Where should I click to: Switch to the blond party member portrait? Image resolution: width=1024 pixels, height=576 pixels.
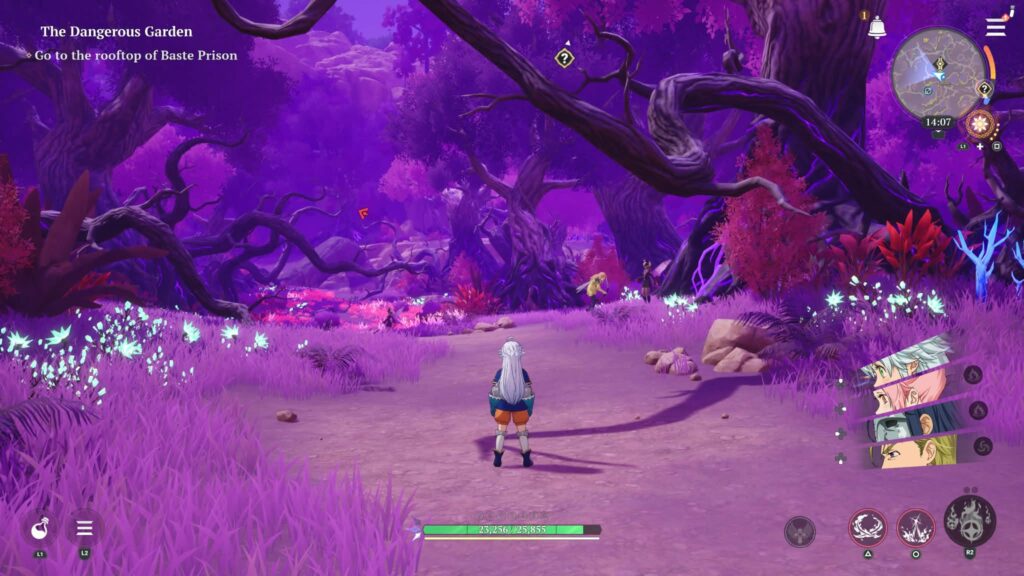coord(905,452)
